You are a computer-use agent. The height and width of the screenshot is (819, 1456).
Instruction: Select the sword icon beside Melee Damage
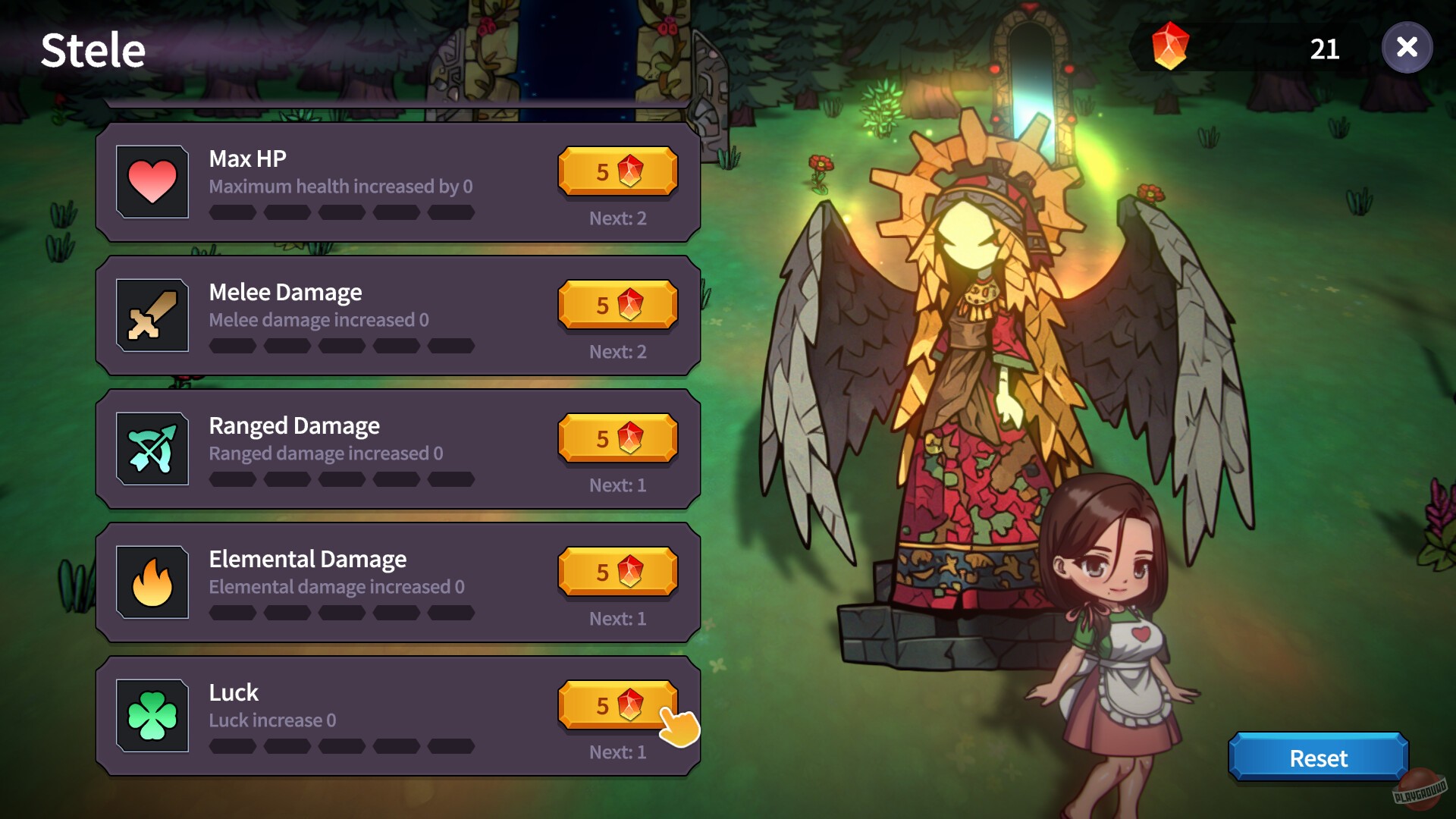(152, 315)
